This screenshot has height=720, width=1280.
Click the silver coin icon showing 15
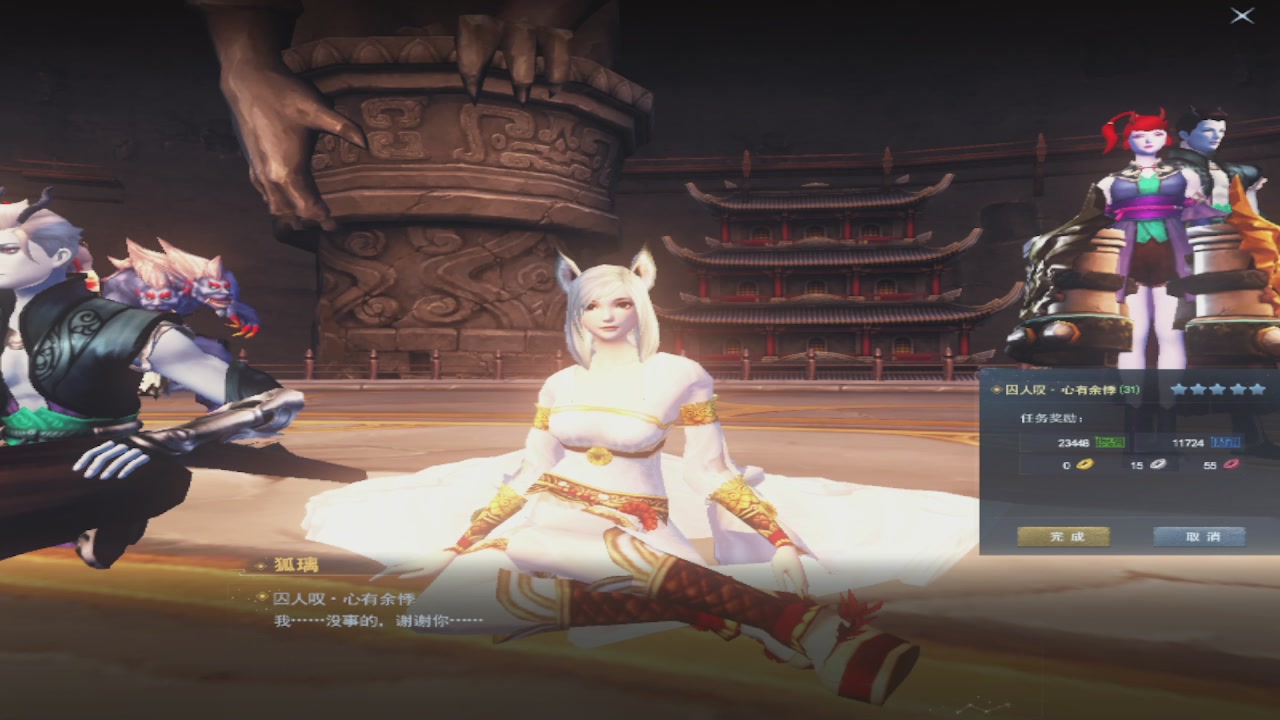1158,465
